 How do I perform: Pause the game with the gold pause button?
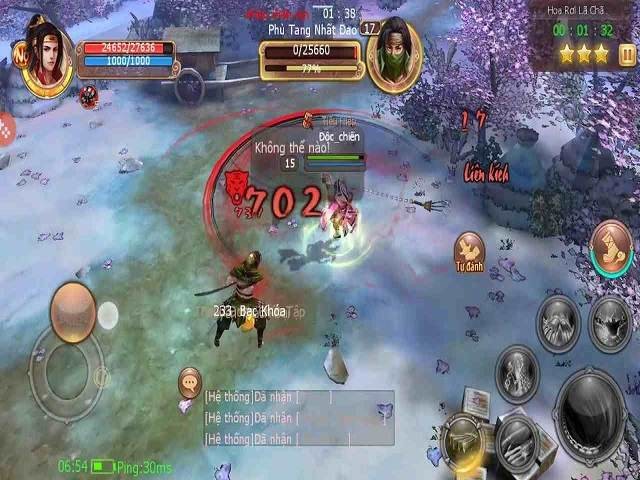point(626,55)
